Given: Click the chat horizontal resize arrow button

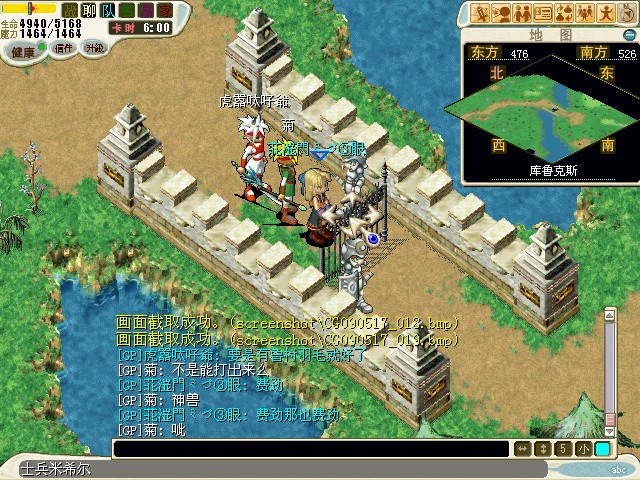Looking at the screenshot, I should (521, 449).
